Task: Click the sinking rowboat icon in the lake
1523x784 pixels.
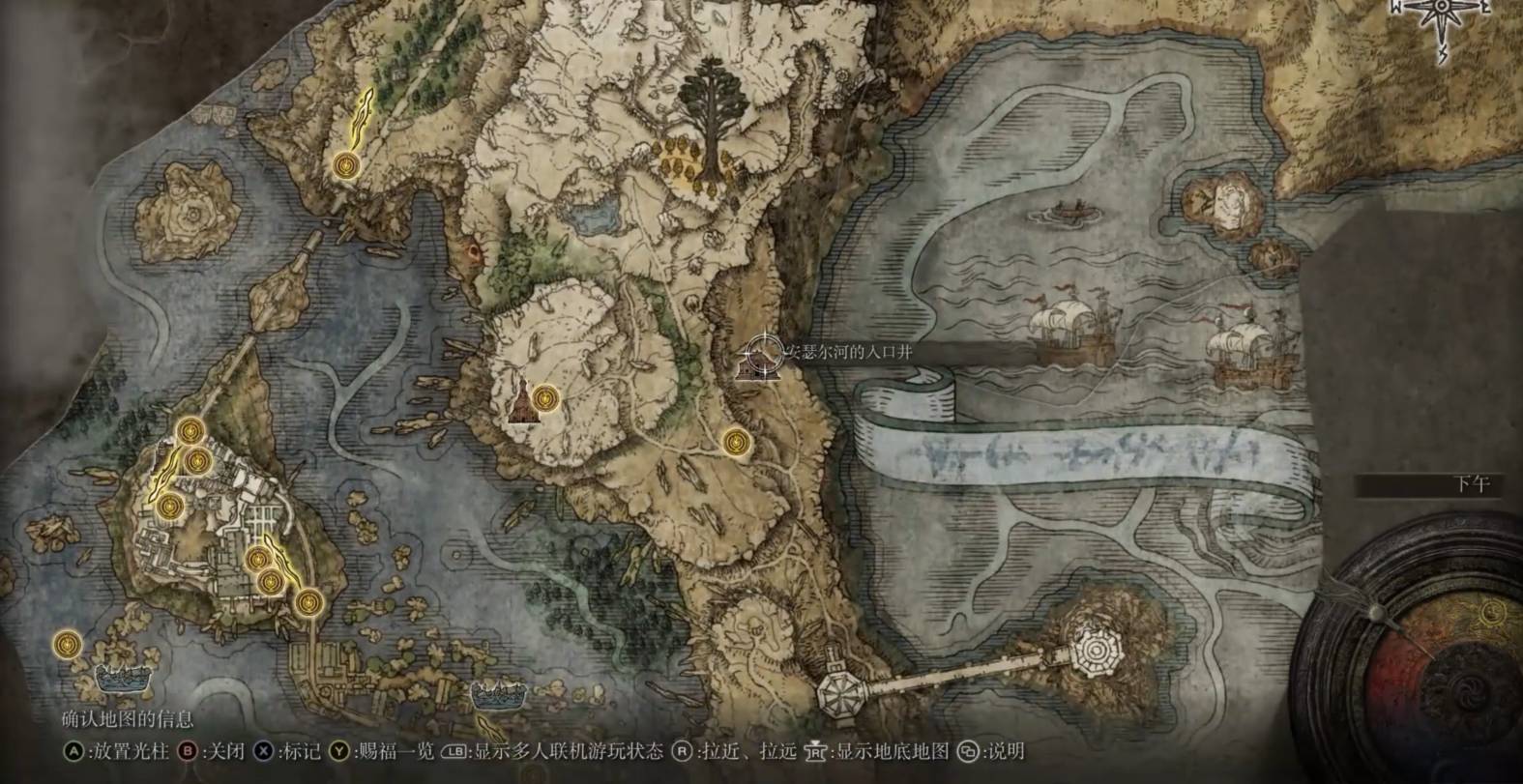Action: pyautogui.click(x=1069, y=213)
